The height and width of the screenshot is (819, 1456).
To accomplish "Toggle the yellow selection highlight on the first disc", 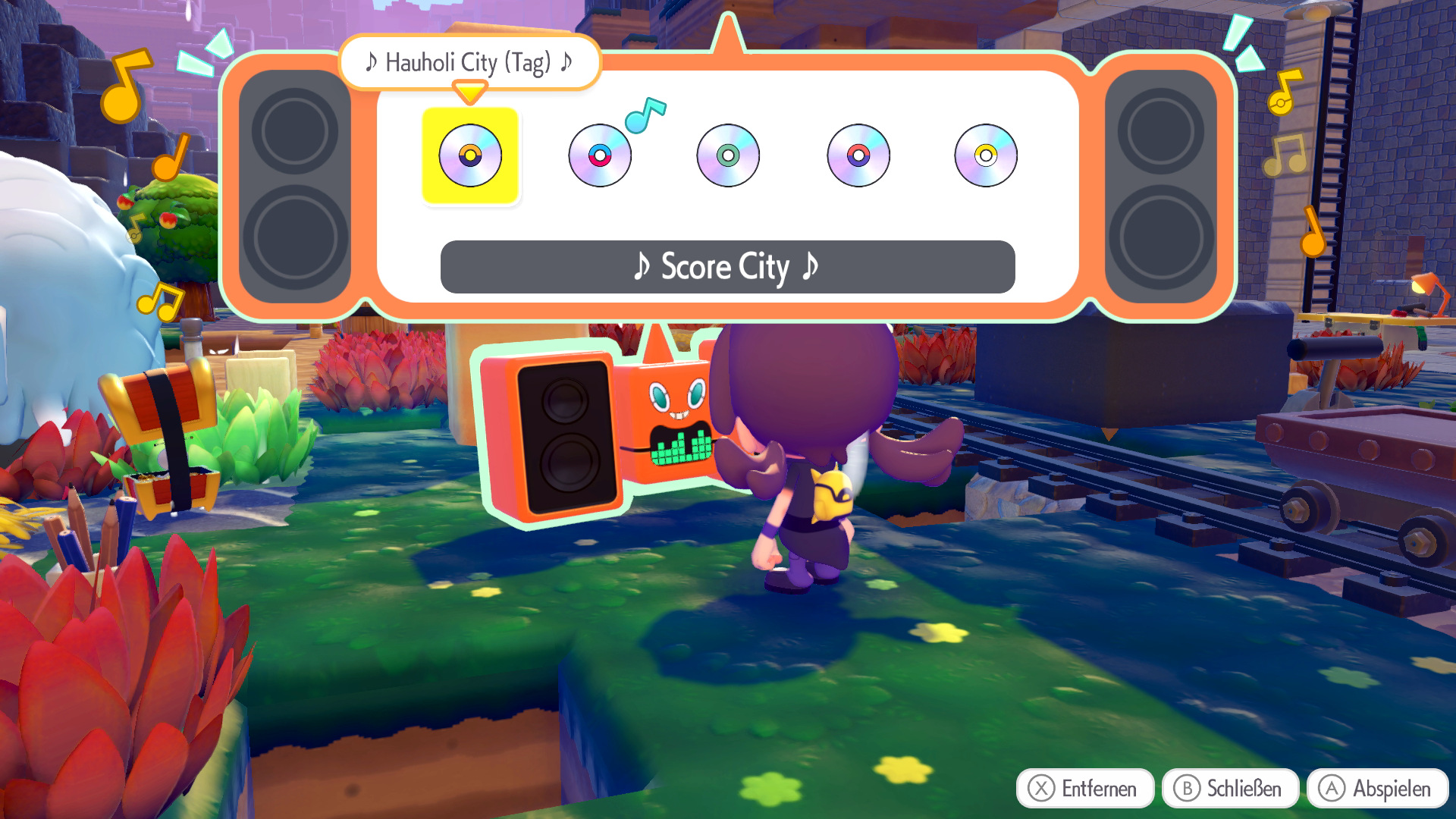I will [471, 155].
